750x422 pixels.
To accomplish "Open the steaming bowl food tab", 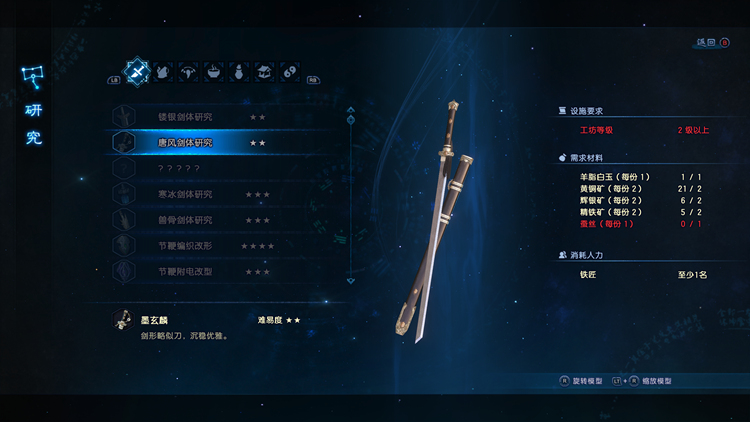I will tap(214, 72).
